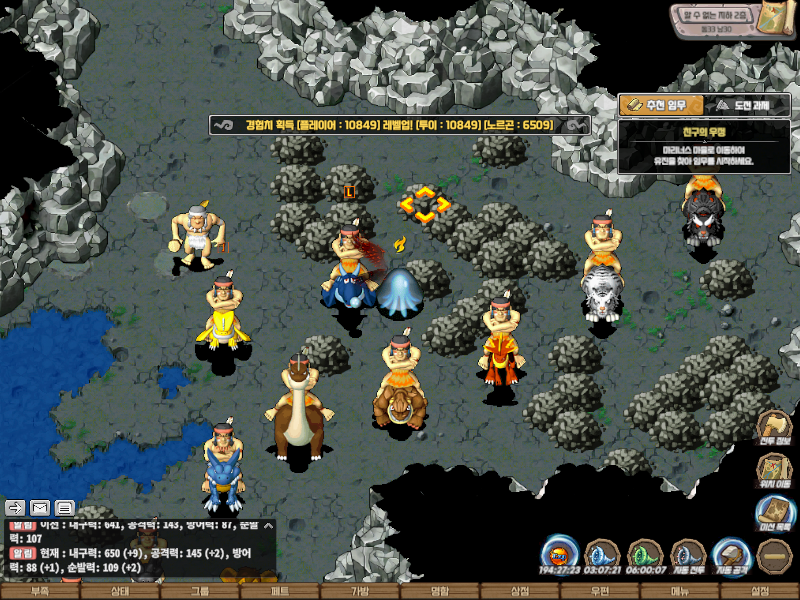Toggle the 자동 전투 auto battle icon
The height and width of the screenshot is (600, 800).
click(688, 555)
